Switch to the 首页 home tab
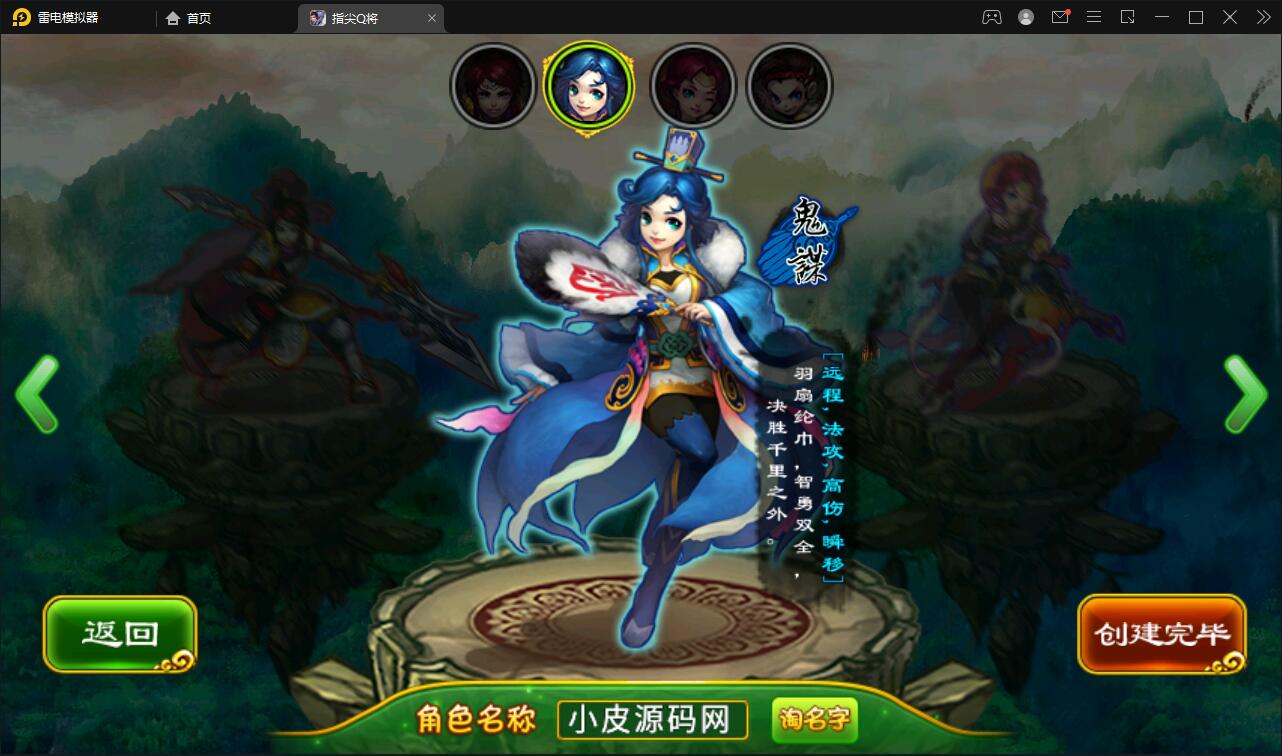 coord(189,18)
